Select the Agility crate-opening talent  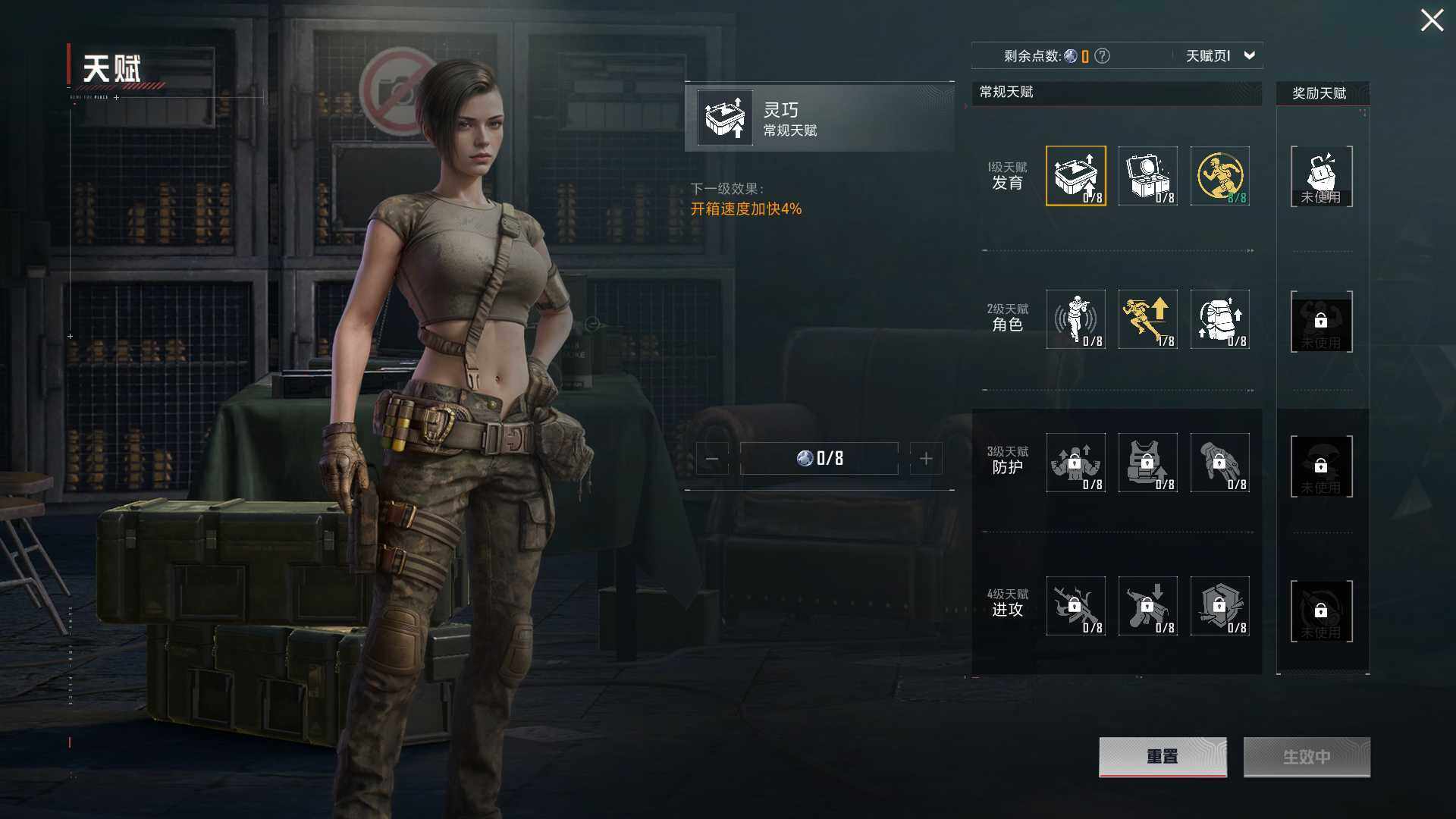tap(1075, 176)
